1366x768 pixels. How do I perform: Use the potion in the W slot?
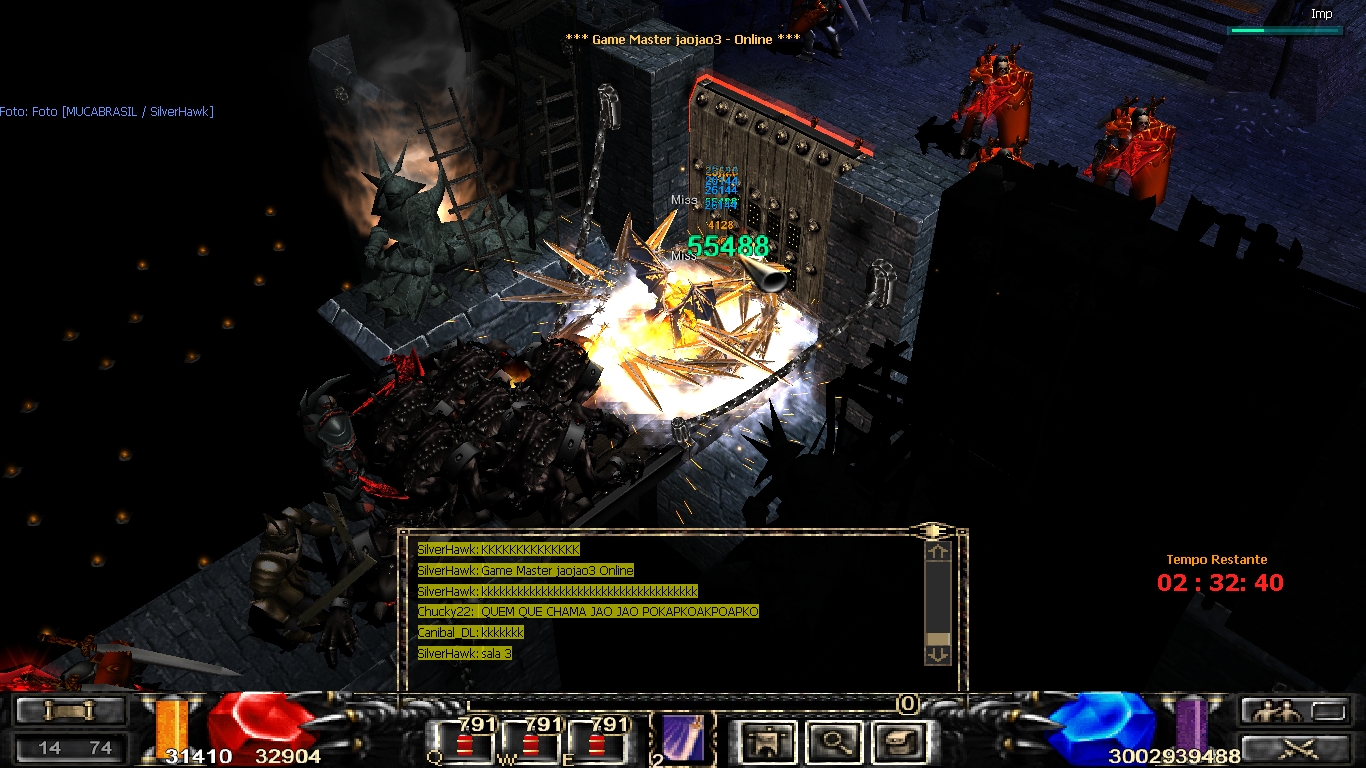pos(530,741)
